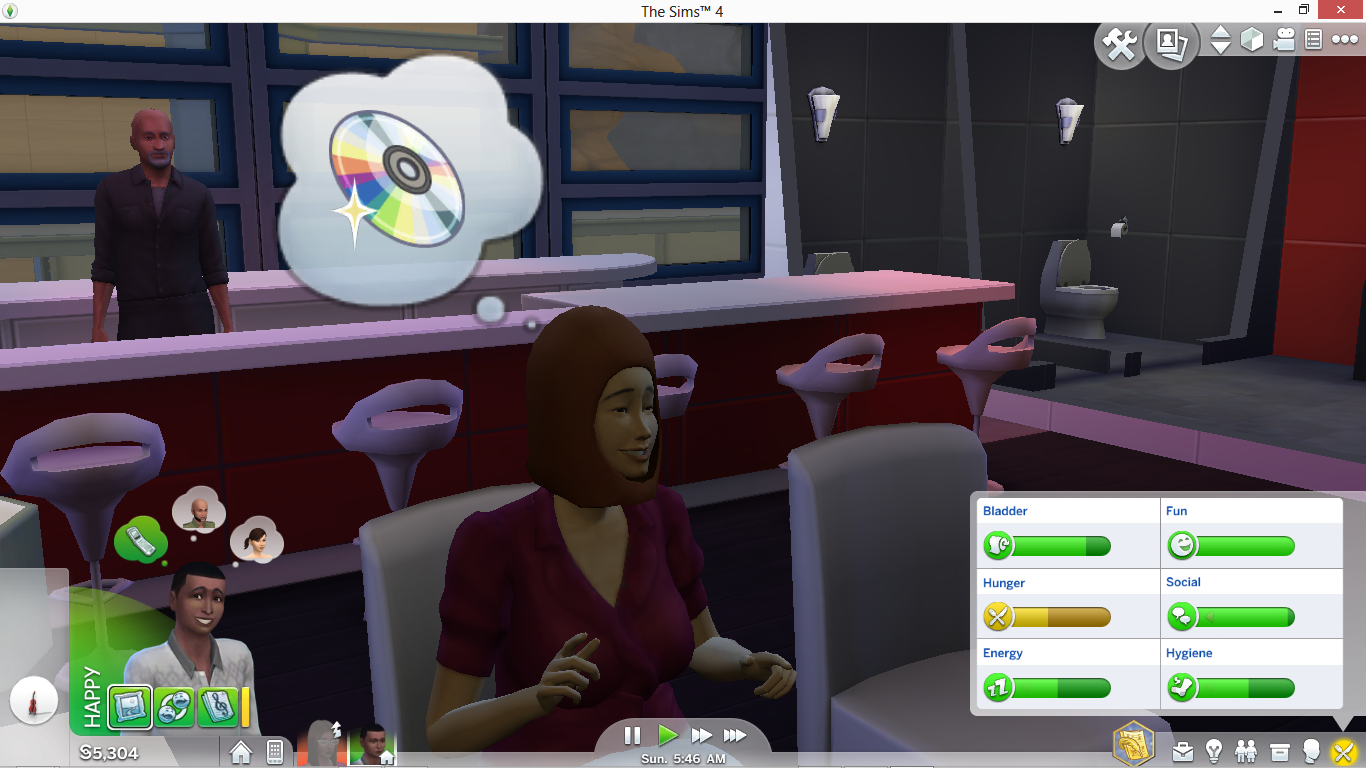Open the more options ellipsis menu
Image resolution: width=1366 pixels, height=768 pixels.
(x=1347, y=40)
